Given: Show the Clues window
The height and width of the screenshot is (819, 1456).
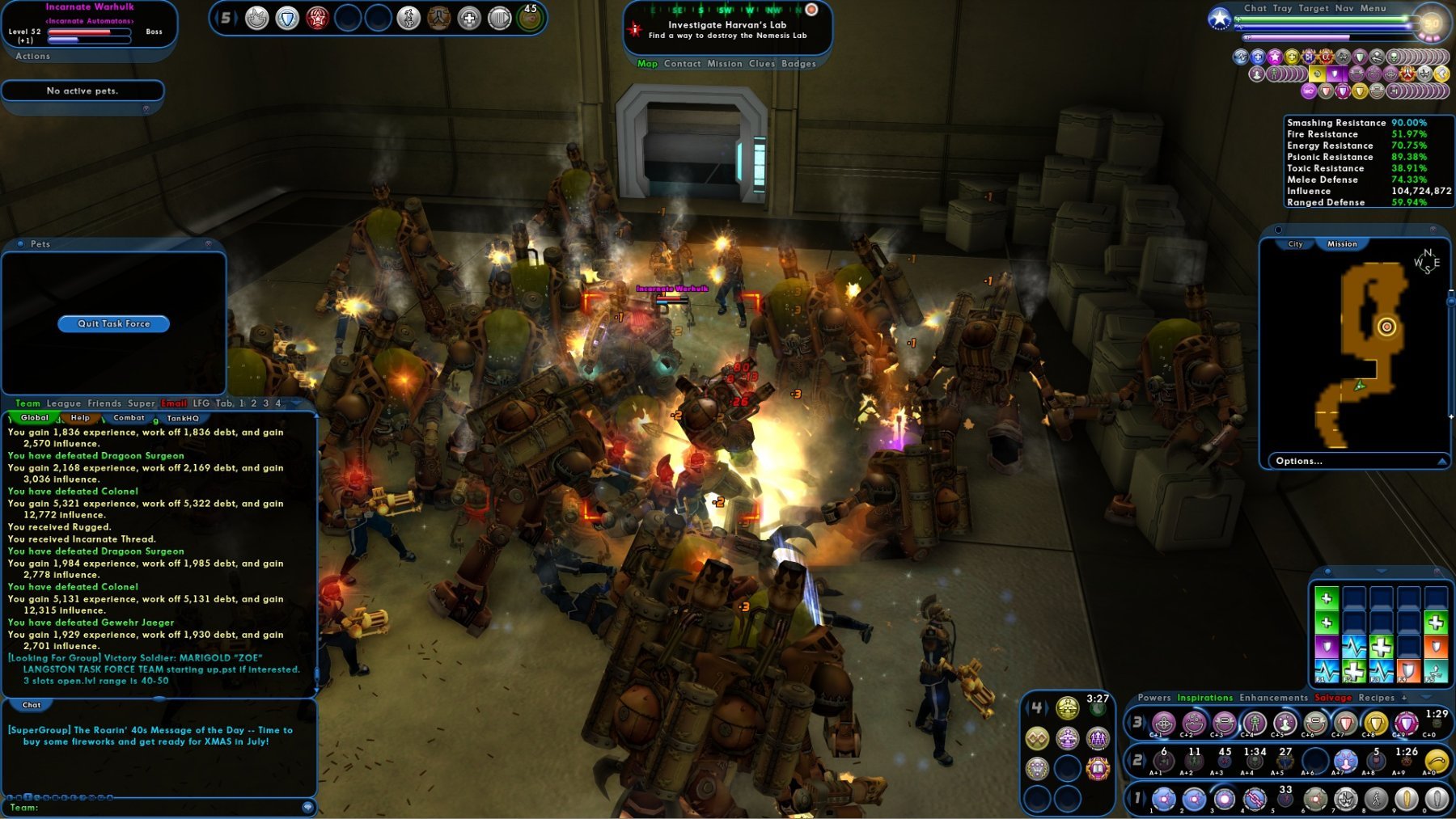Looking at the screenshot, I should pos(761,64).
